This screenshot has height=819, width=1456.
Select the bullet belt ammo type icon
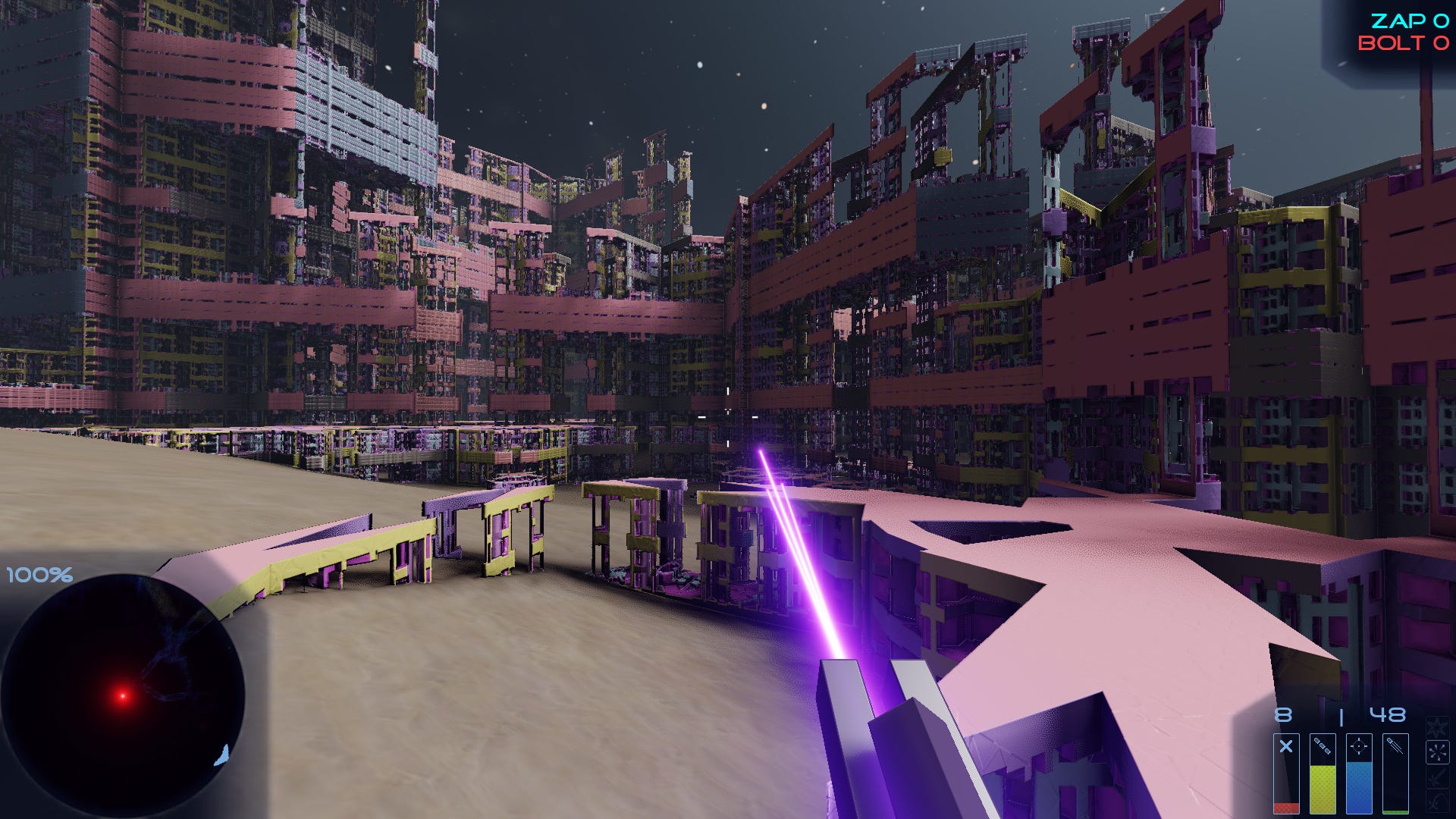click(x=1322, y=745)
